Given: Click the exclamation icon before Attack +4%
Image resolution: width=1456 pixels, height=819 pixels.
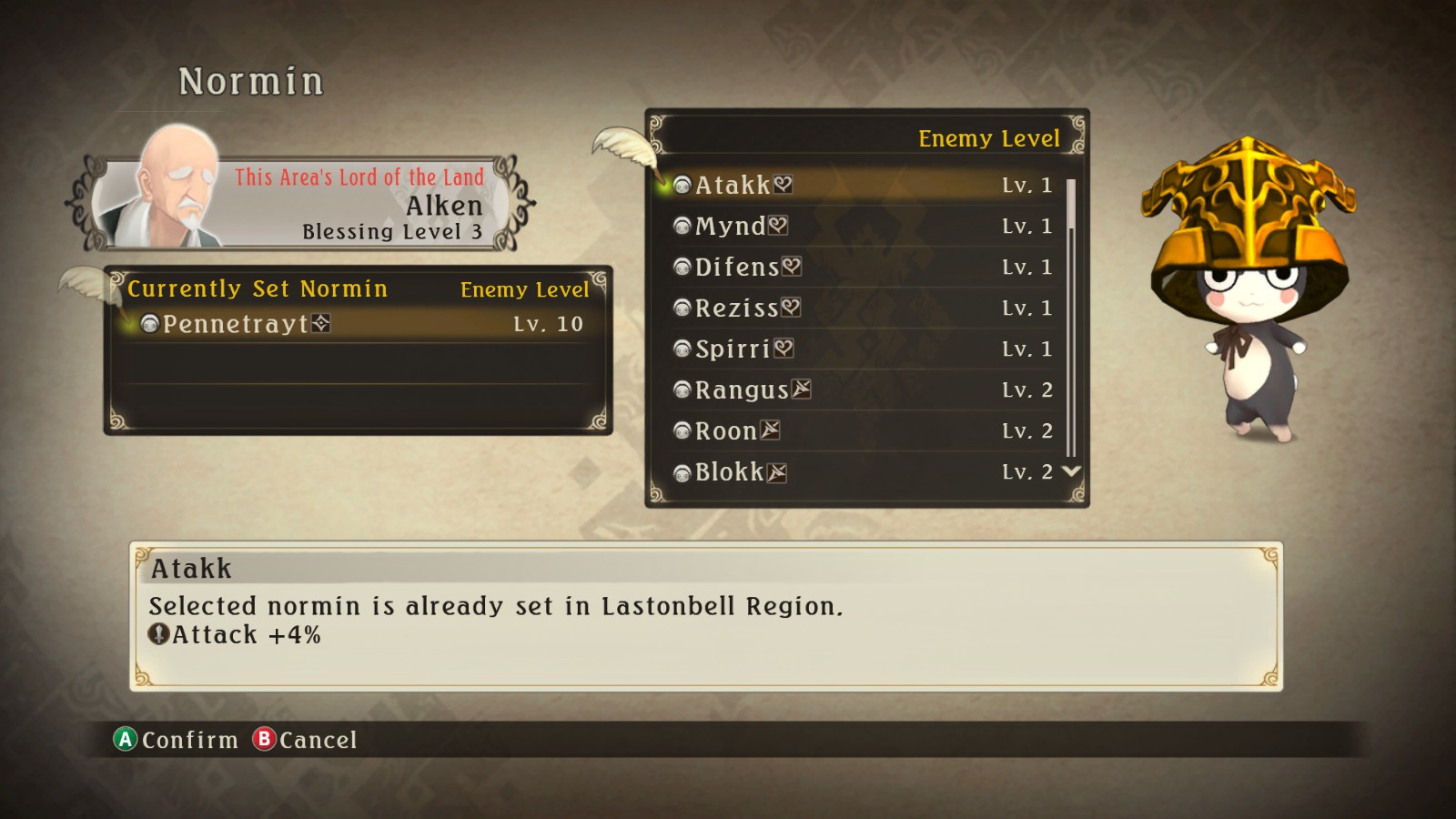Looking at the screenshot, I should click(158, 634).
